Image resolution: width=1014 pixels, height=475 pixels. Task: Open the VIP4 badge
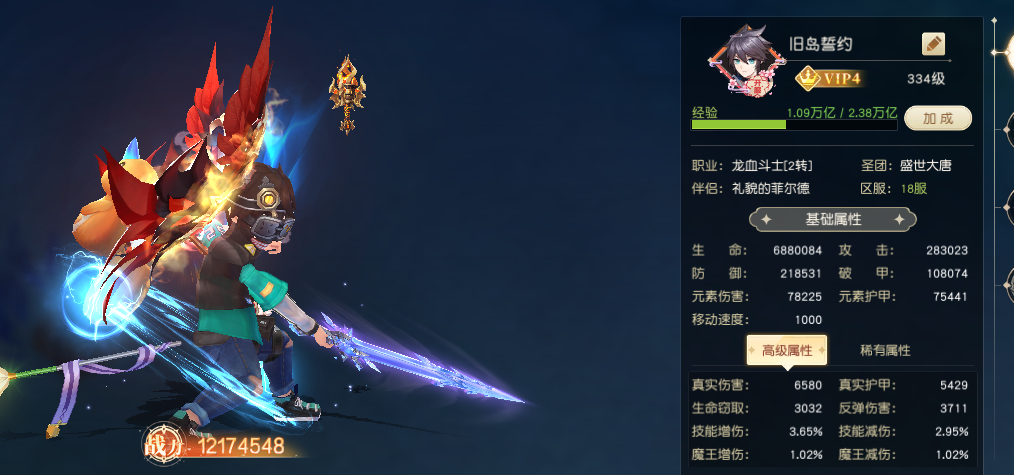pos(829,77)
